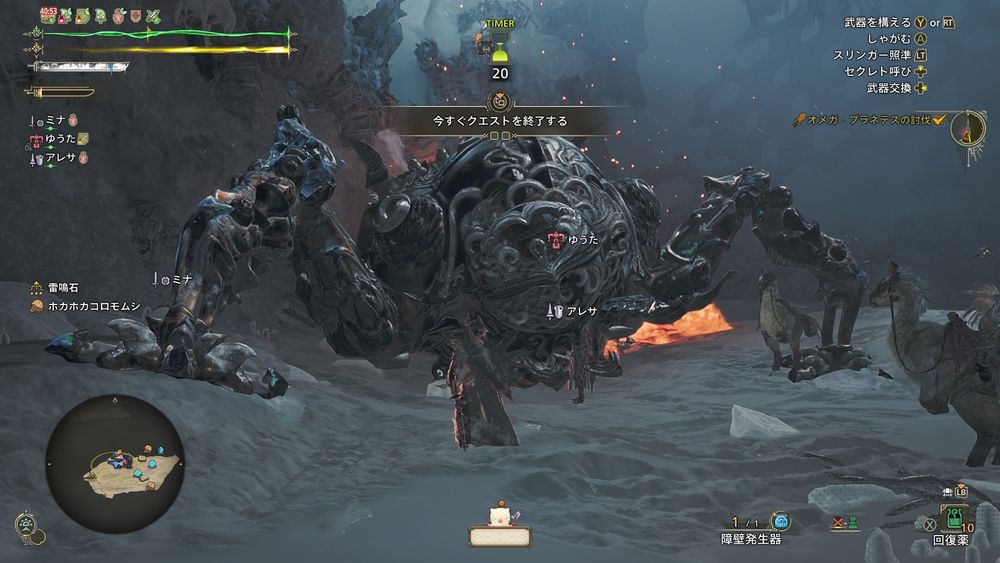This screenshot has width=1000, height=563.
Task: Select party member ゆうた in the list
Action: 61,139
